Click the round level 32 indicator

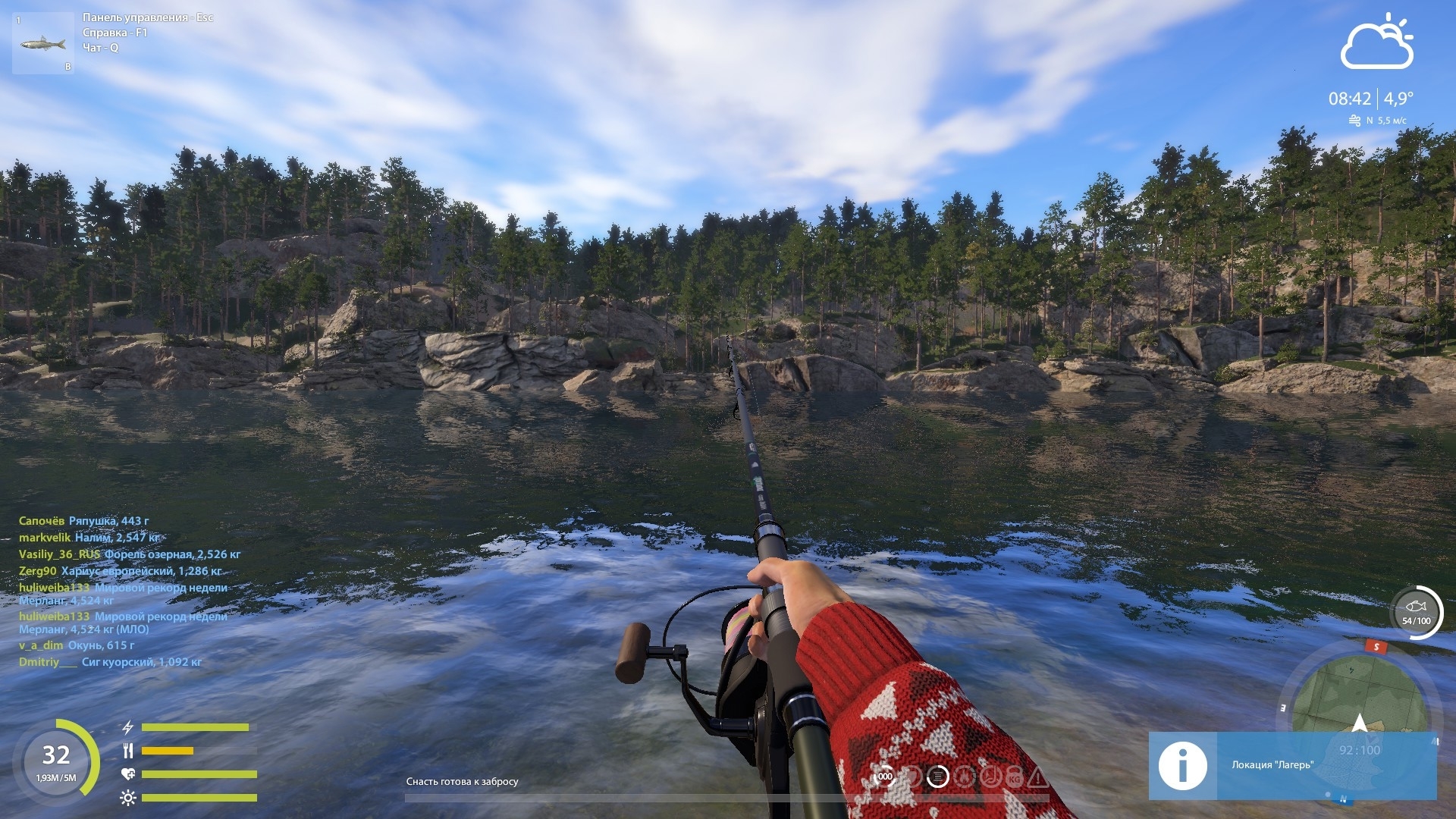click(56, 760)
